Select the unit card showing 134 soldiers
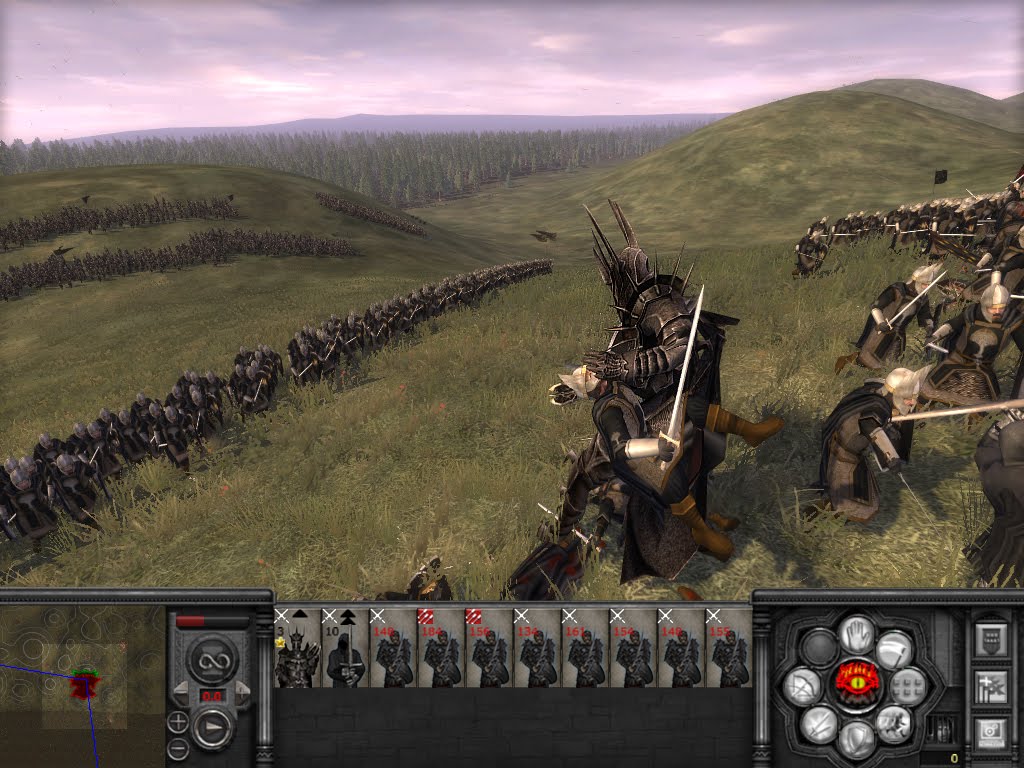Screen dimensions: 1024x768 [537, 648]
